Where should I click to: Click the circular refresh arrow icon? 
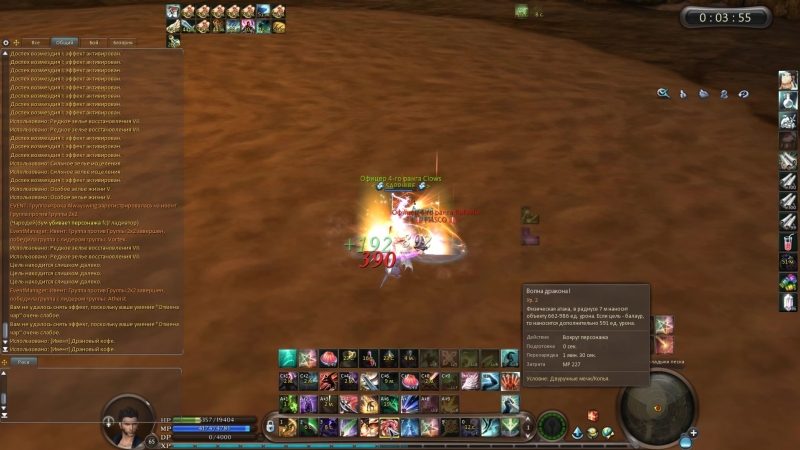click(743, 94)
